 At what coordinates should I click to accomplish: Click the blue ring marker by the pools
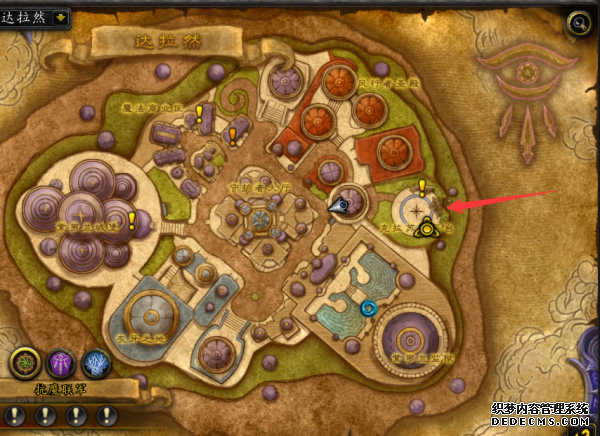pos(370,308)
